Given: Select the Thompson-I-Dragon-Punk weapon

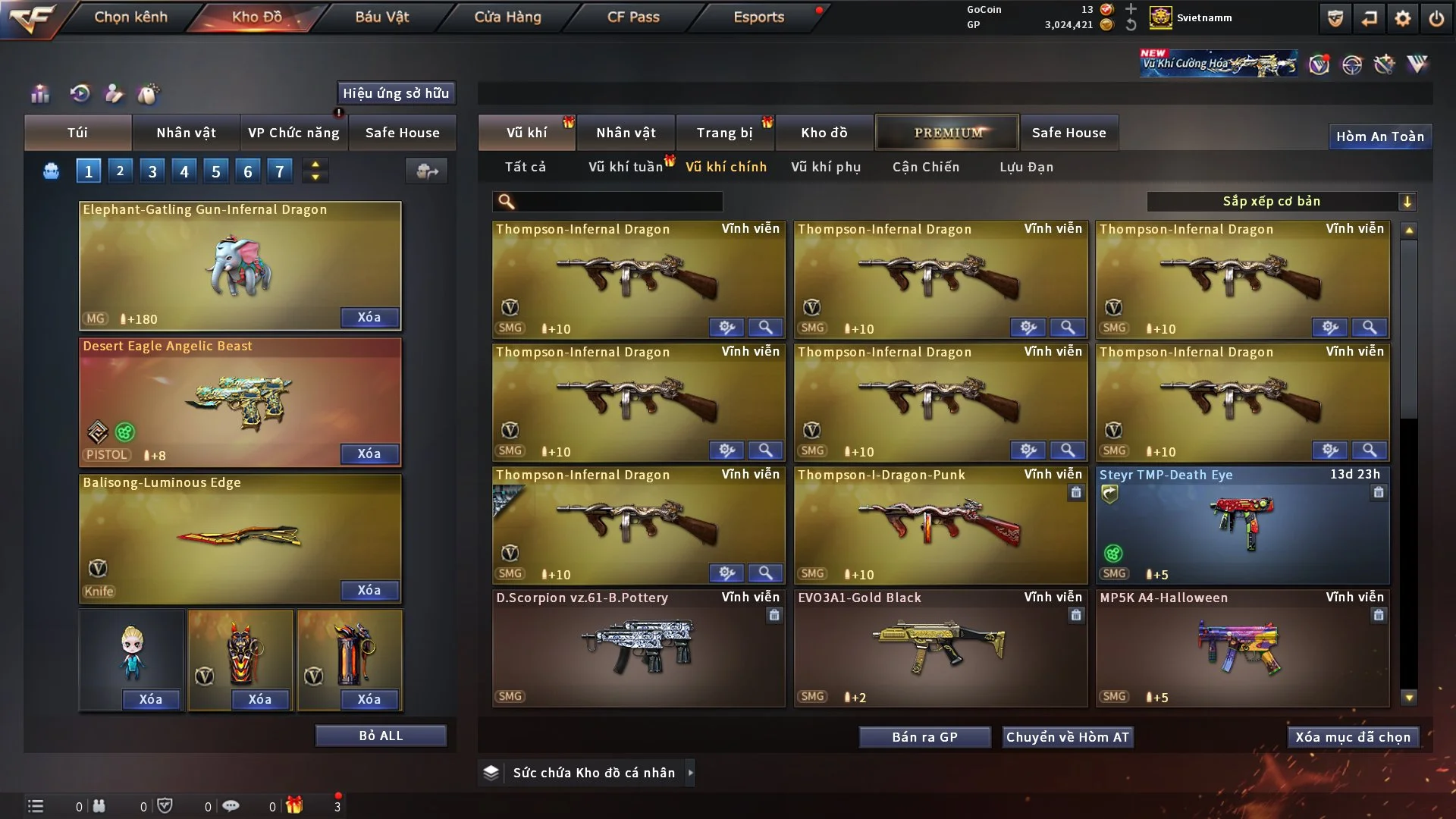Looking at the screenshot, I should [940, 525].
